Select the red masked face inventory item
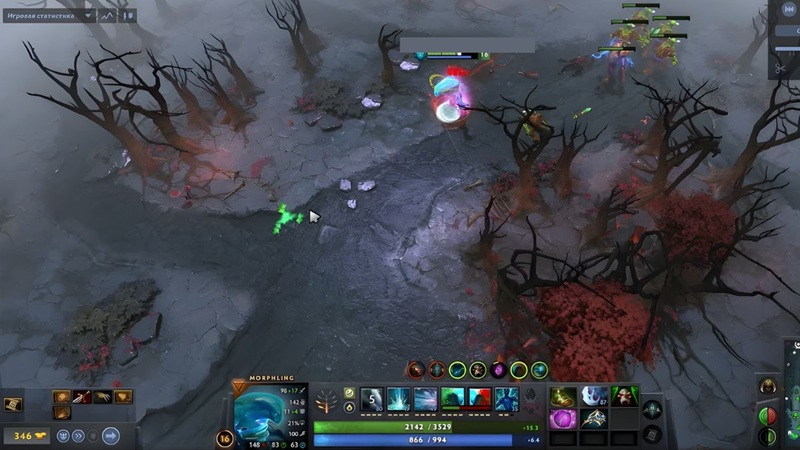The height and width of the screenshot is (450, 800). (625, 397)
